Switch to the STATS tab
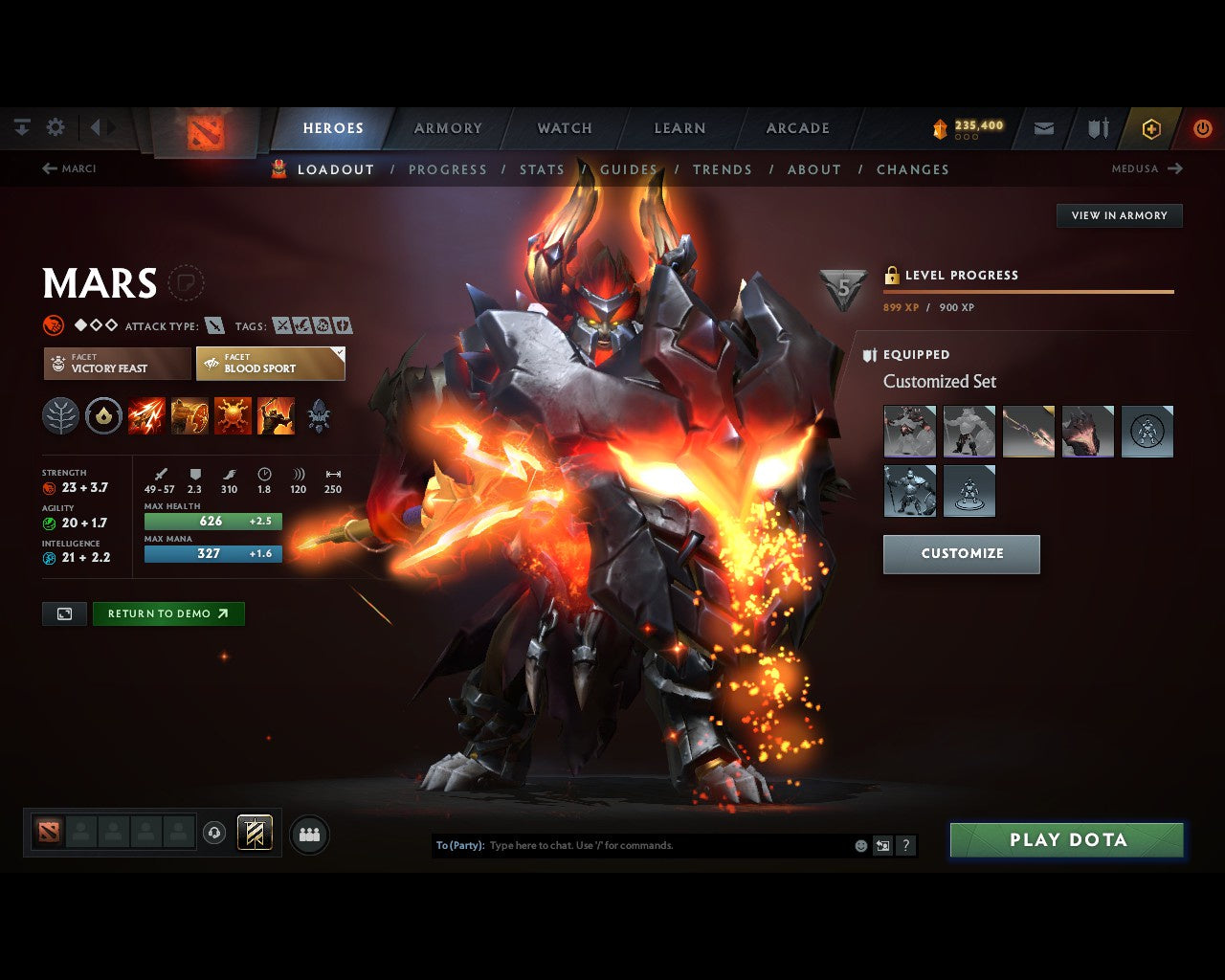Screen dimensions: 1225x980 (x=542, y=169)
